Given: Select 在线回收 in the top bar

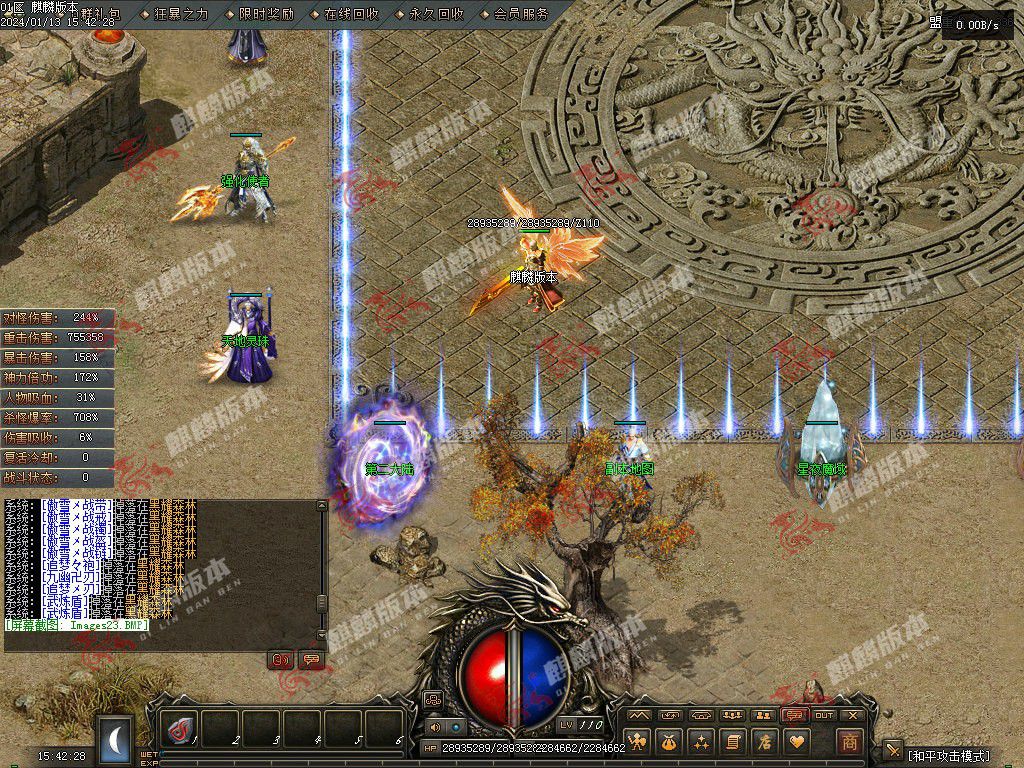Looking at the screenshot, I should [x=351, y=14].
